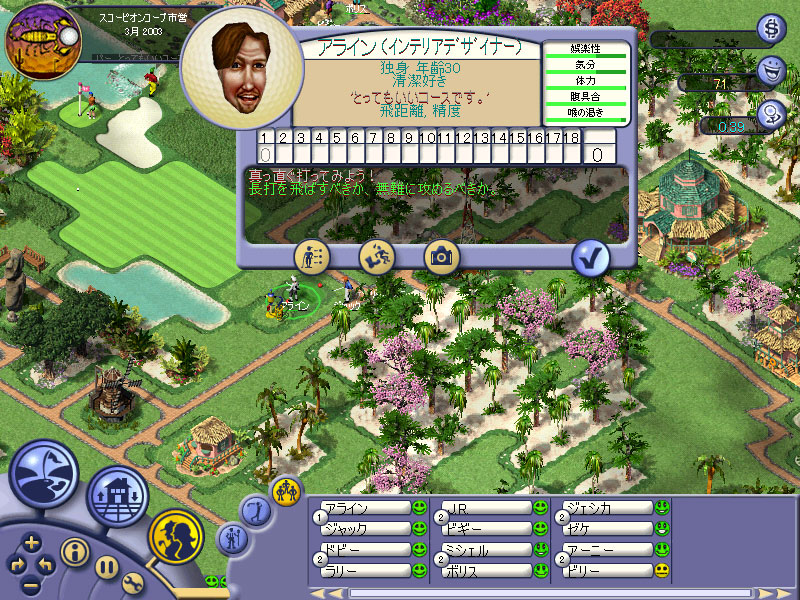Show the golfer groups list tab
The height and width of the screenshot is (600, 800).
pyautogui.click(x=284, y=490)
